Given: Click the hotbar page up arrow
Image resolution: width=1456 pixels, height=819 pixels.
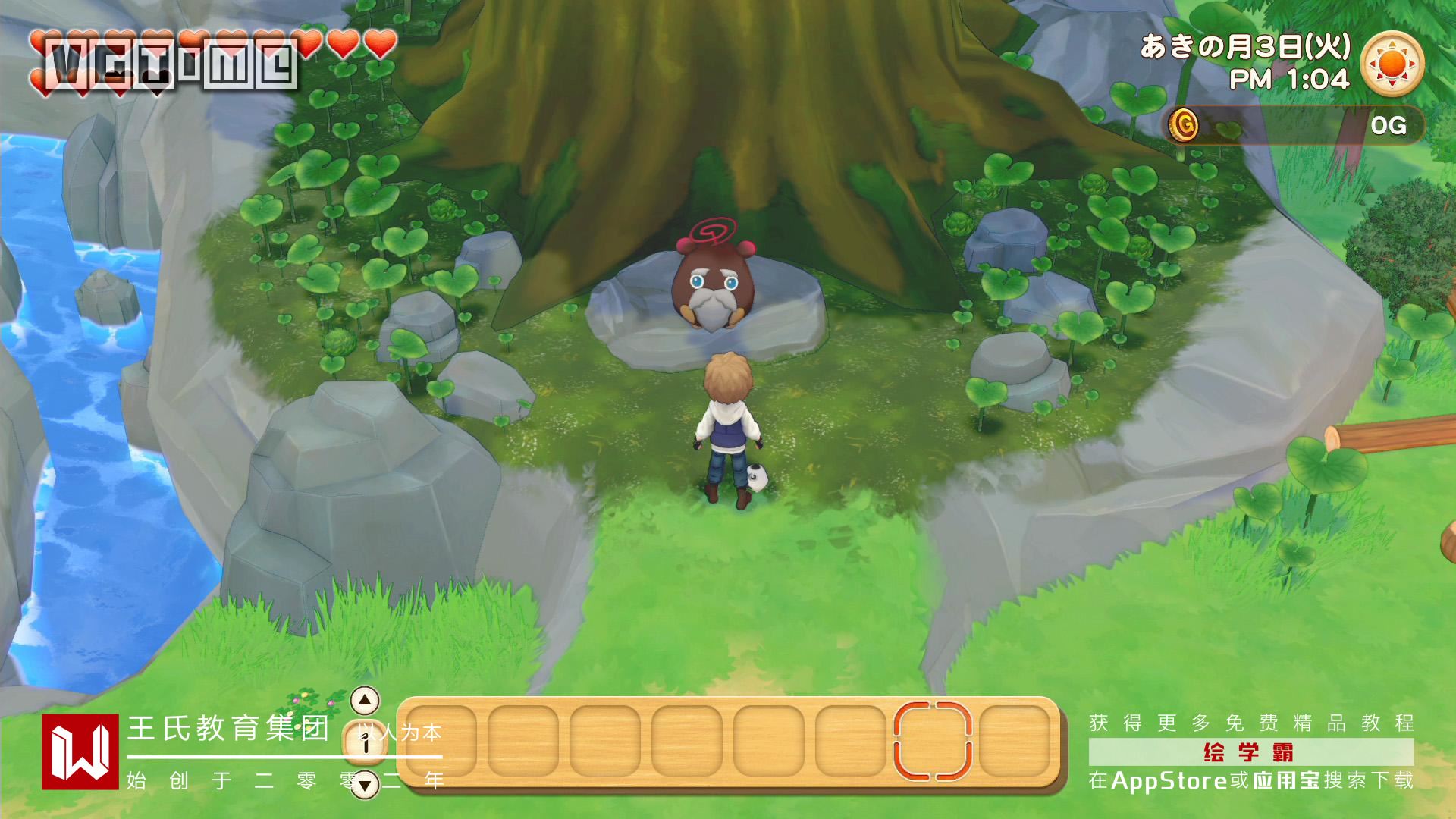Looking at the screenshot, I should 366,700.
